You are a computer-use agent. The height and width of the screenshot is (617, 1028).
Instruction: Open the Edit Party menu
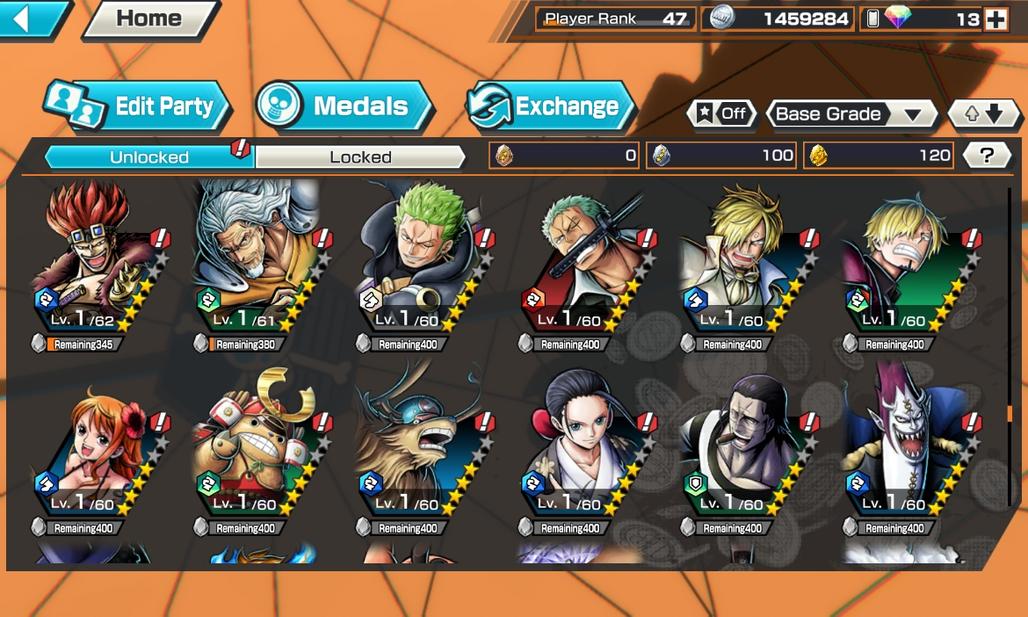(x=138, y=107)
